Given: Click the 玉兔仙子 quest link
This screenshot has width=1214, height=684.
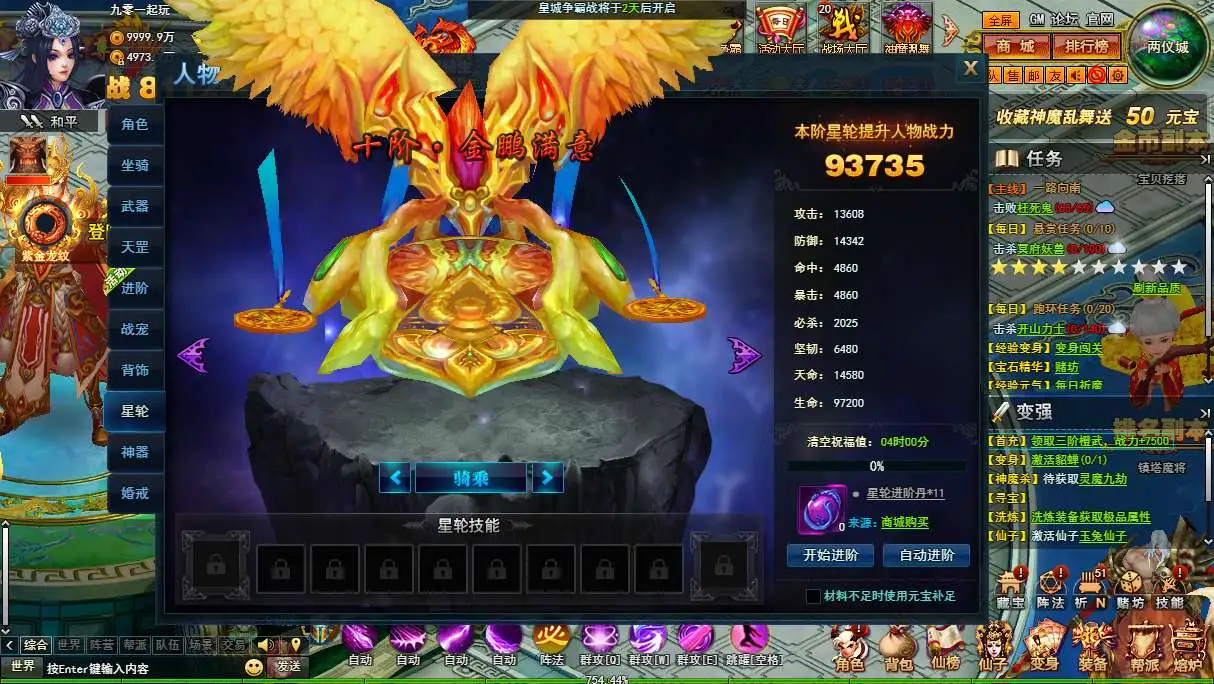Looking at the screenshot, I should click(x=1099, y=536).
